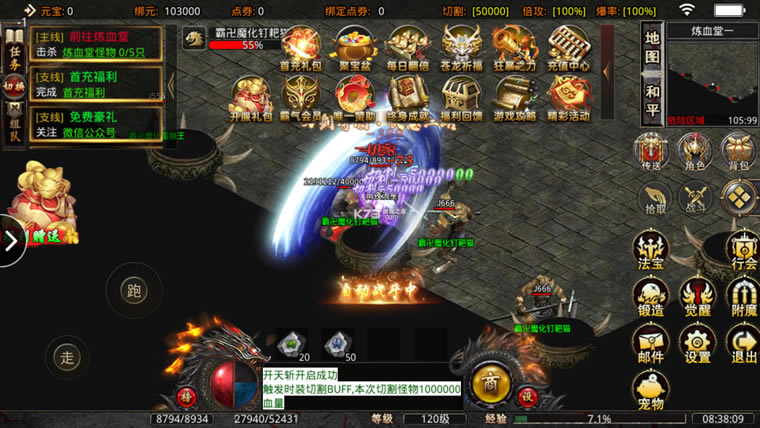Open the 设置 settings gear
The width and height of the screenshot is (760, 428).
[x=697, y=343]
